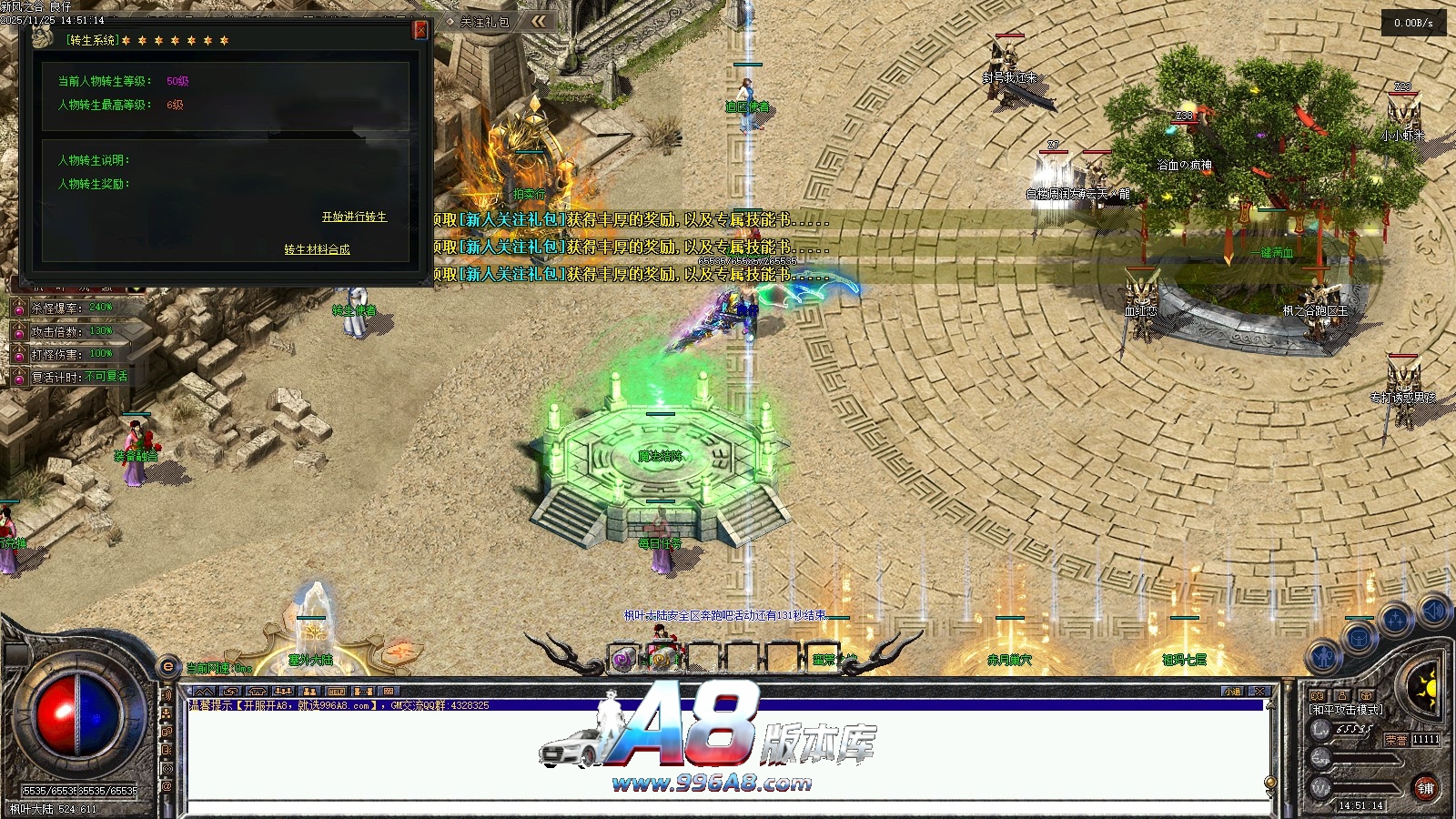Click the round 'e' button beside chat

pos(167,666)
